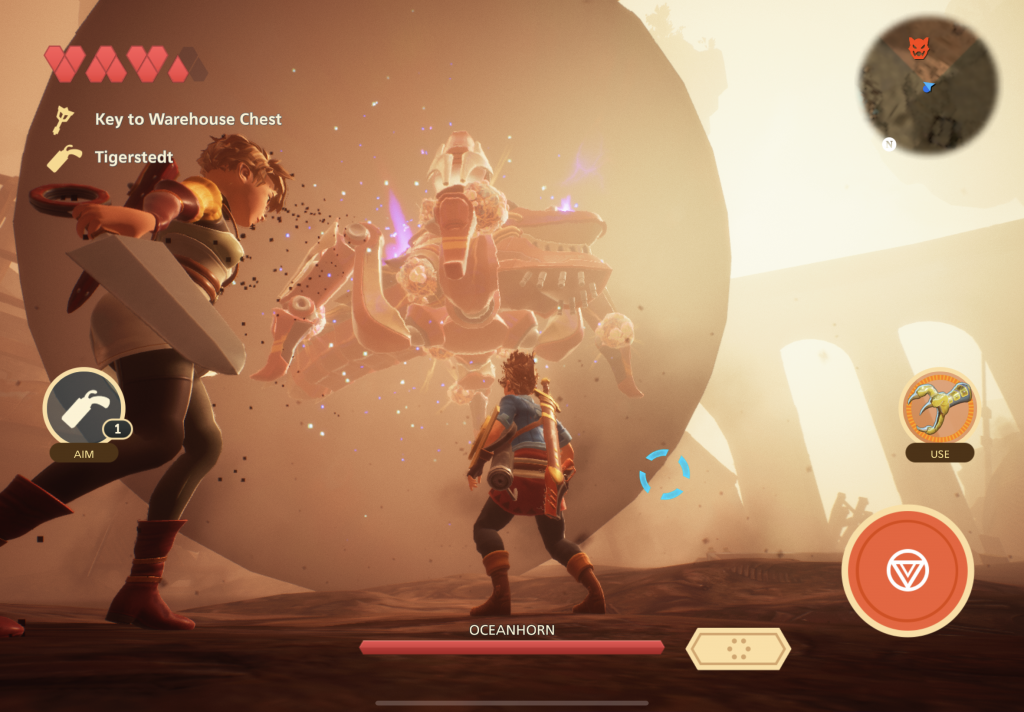Open the hexagonal dotted menu button
Screen dimensions: 1024x712
tap(738, 649)
